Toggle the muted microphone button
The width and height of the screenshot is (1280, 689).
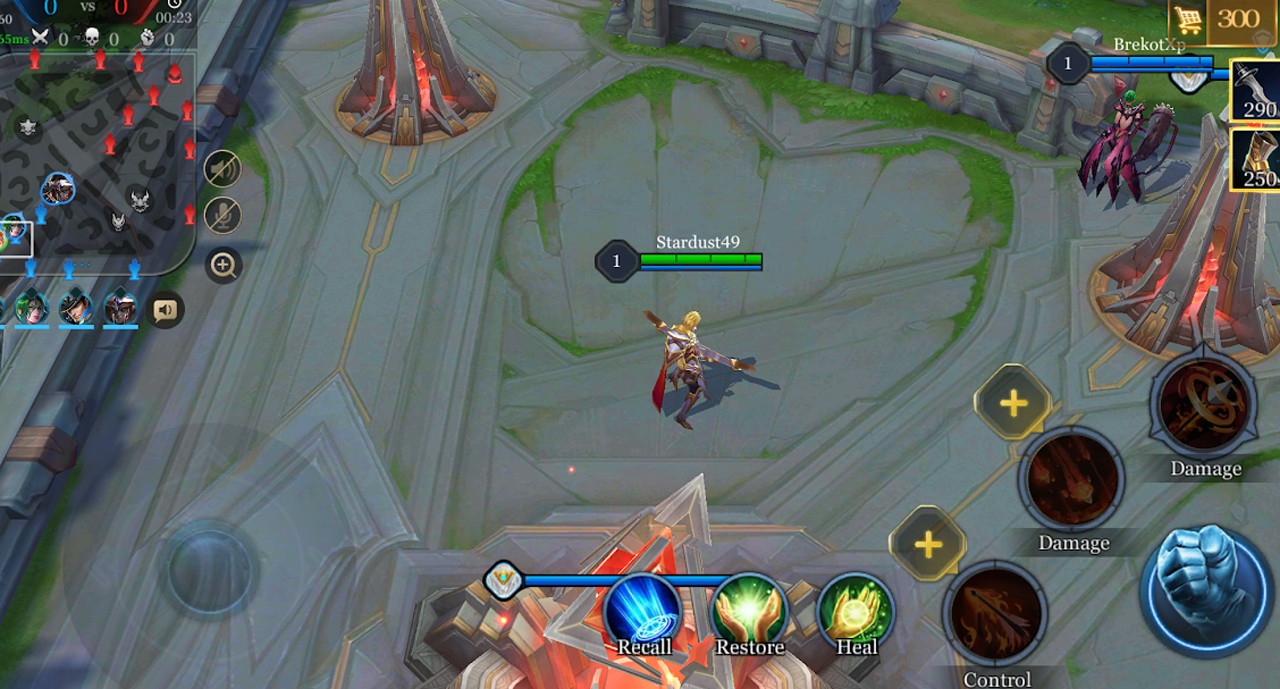point(223,216)
